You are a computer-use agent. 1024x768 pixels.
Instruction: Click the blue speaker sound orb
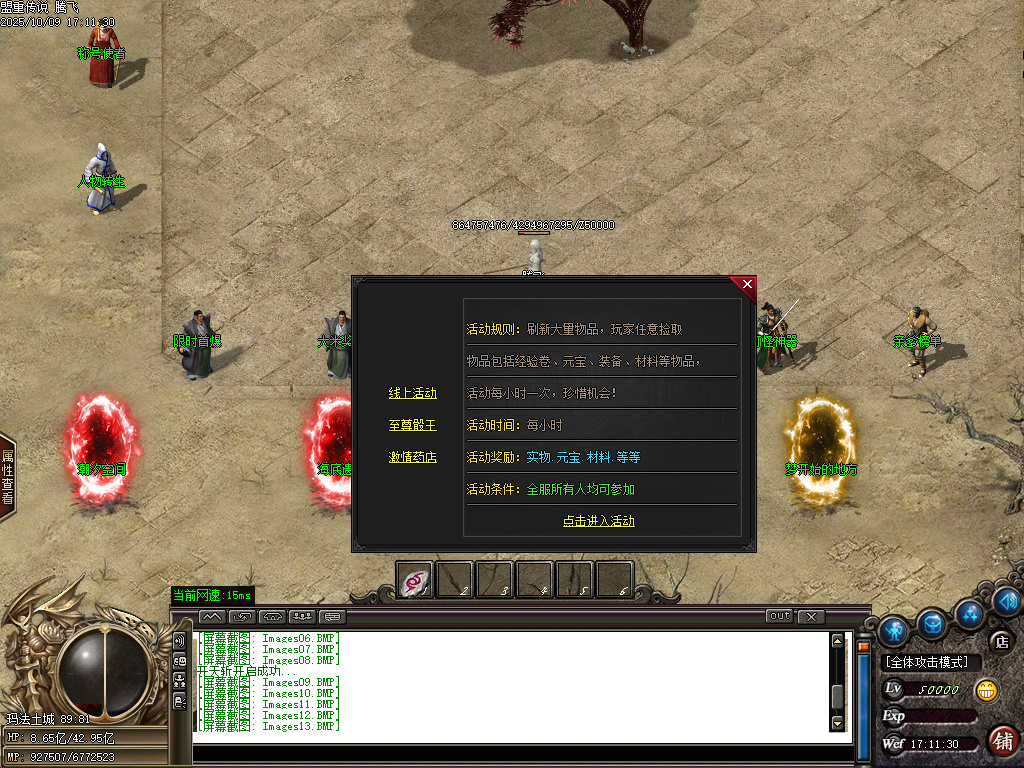1006,600
